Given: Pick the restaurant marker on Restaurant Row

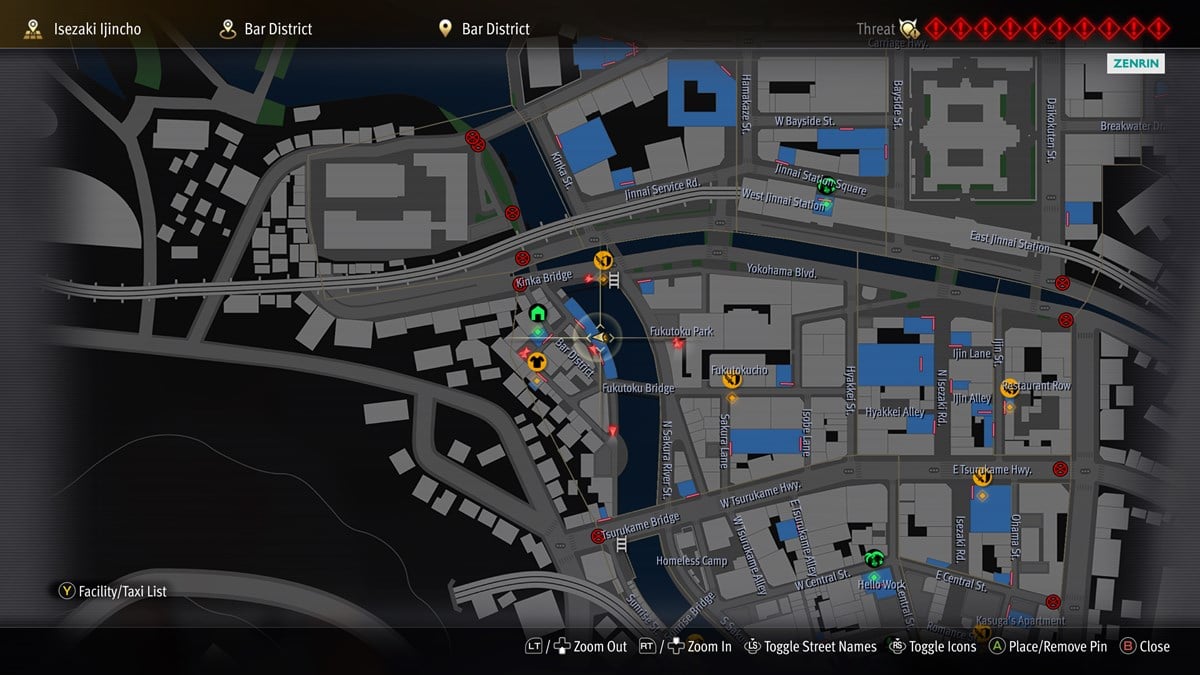Looking at the screenshot, I should (x=1010, y=388).
